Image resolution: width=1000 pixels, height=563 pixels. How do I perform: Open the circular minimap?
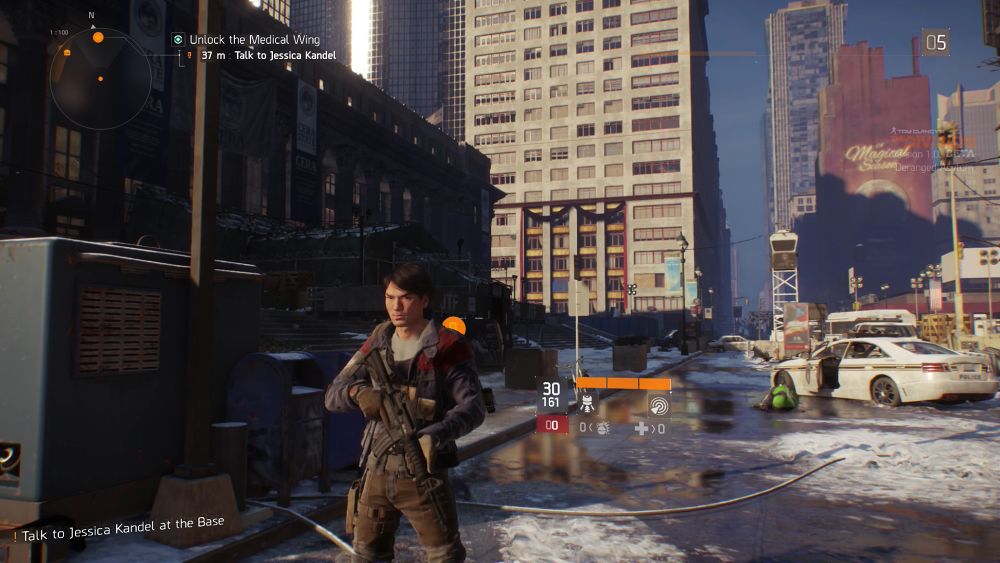click(100, 72)
